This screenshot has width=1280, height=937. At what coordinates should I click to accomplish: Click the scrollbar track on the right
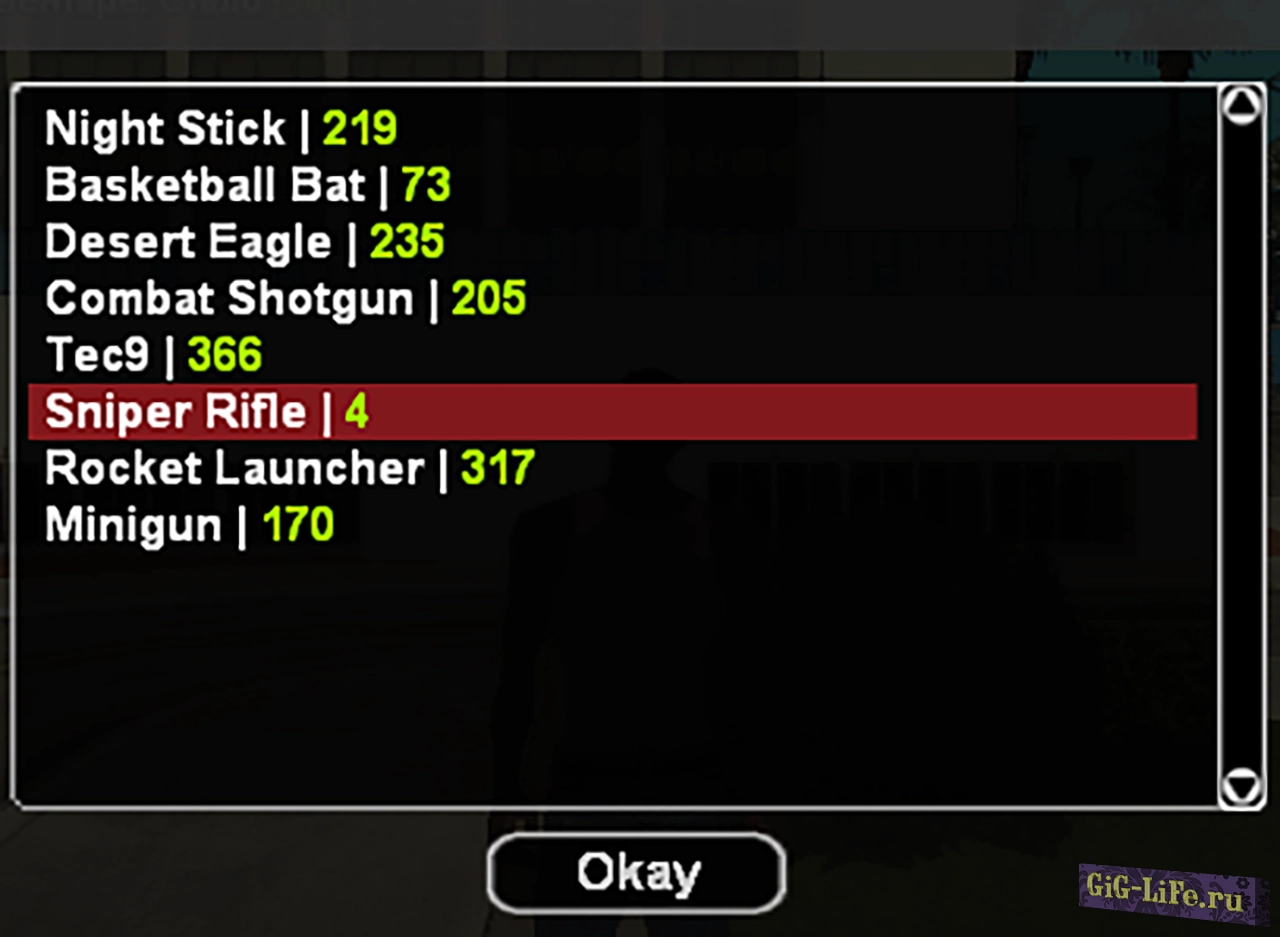point(1242,450)
